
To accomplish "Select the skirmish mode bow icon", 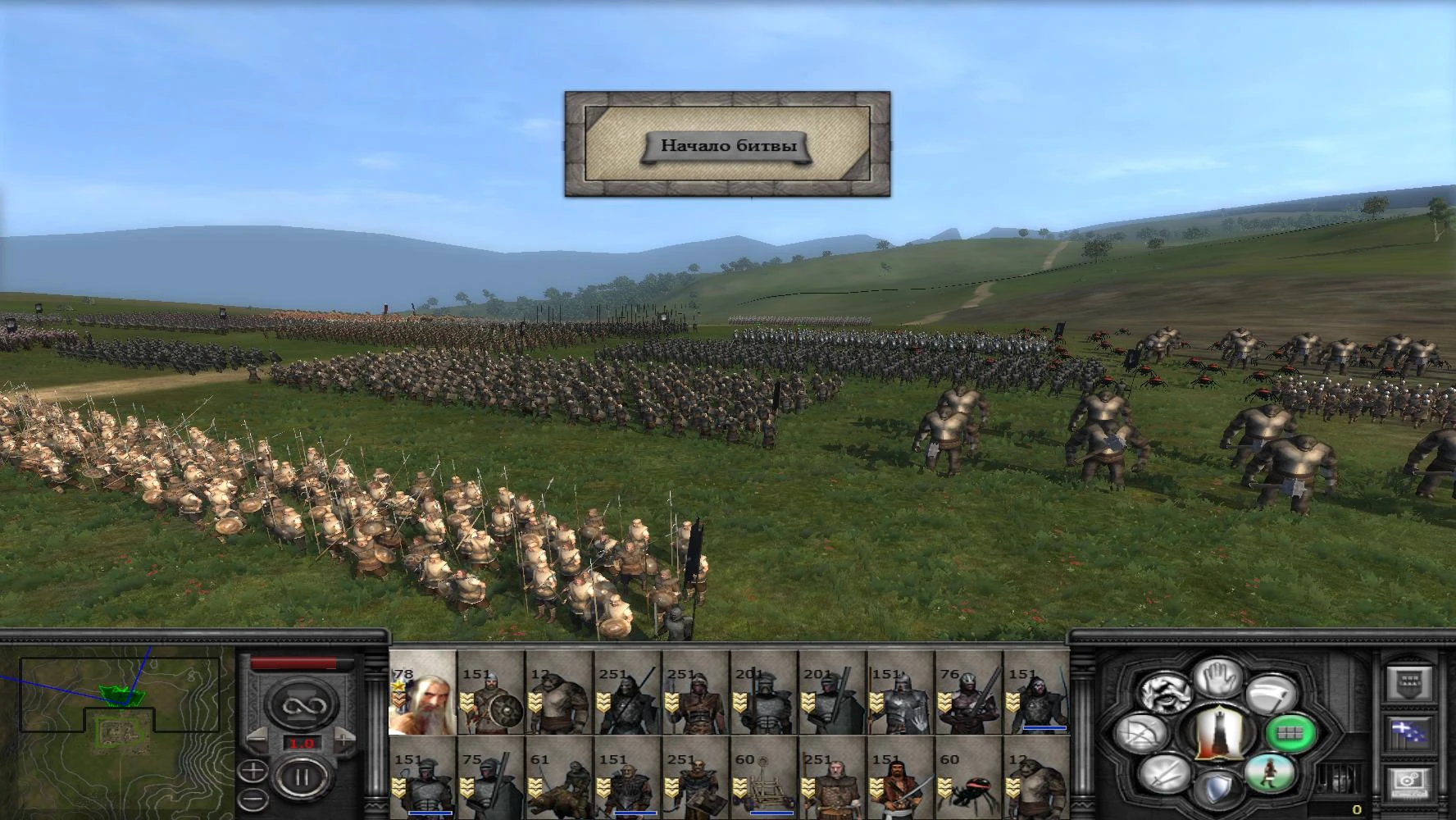I will coord(1140,734).
